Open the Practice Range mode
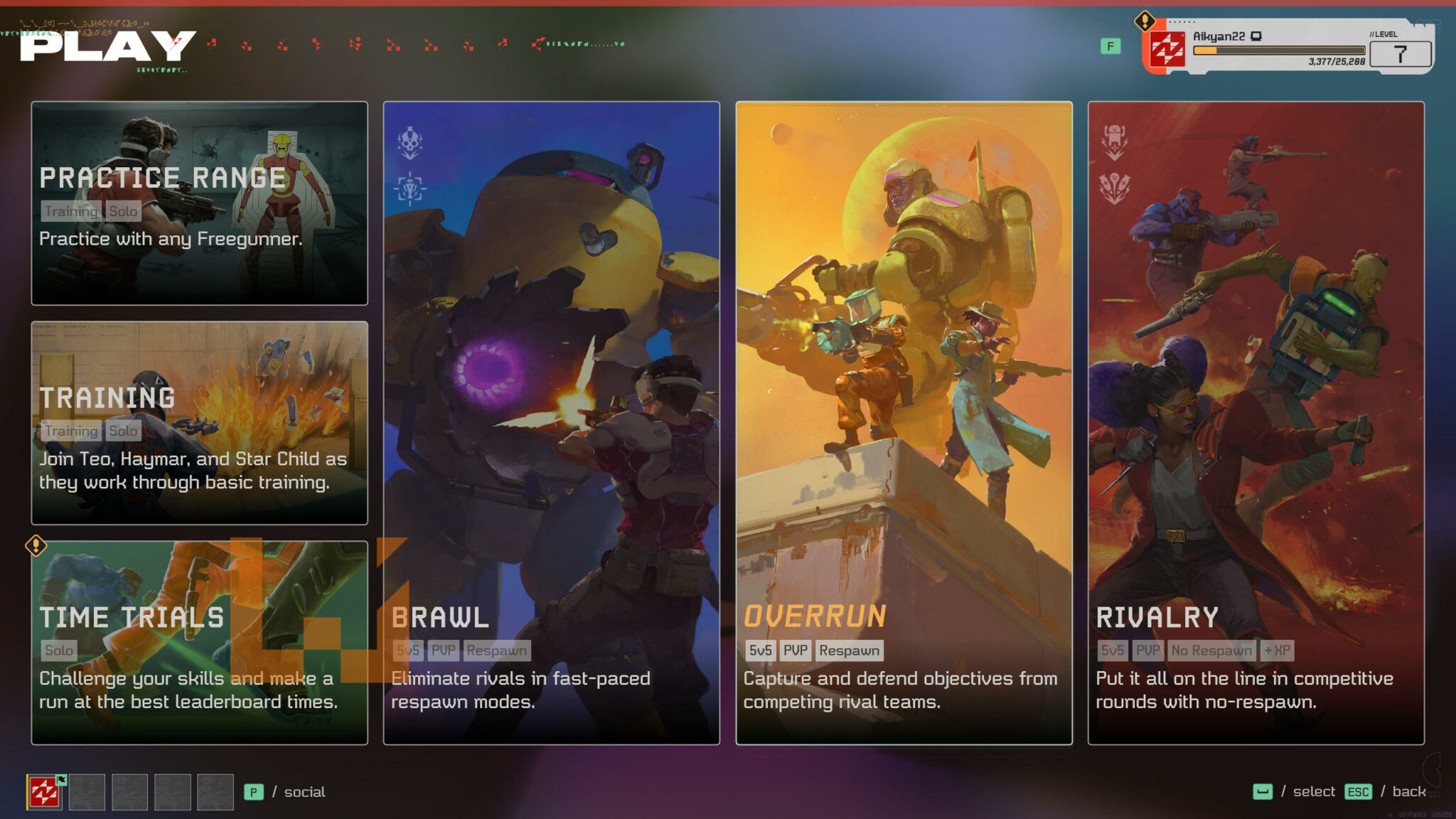 tap(199, 203)
